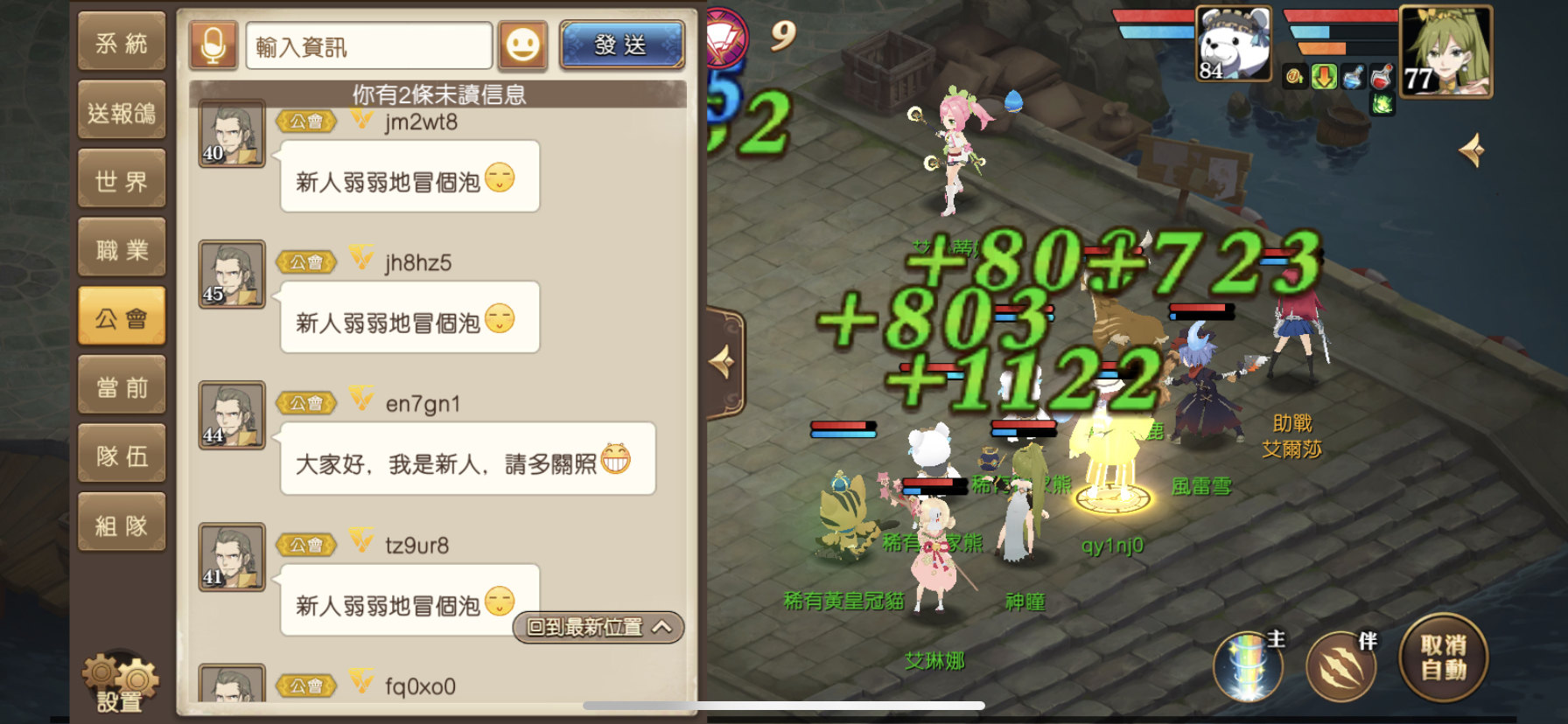Use the blue mana potion icon
1568x724 pixels.
pyautogui.click(x=1352, y=77)
